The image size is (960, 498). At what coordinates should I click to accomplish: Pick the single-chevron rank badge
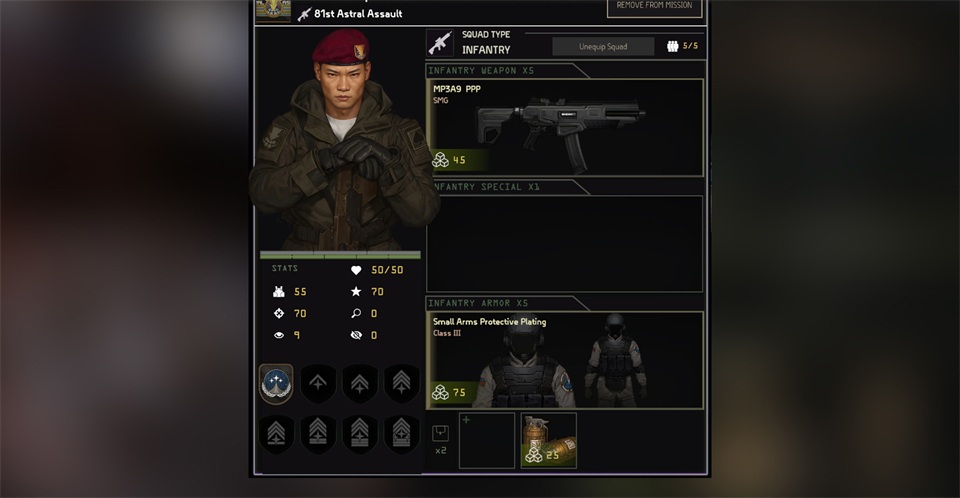click(x=318, y=383)
